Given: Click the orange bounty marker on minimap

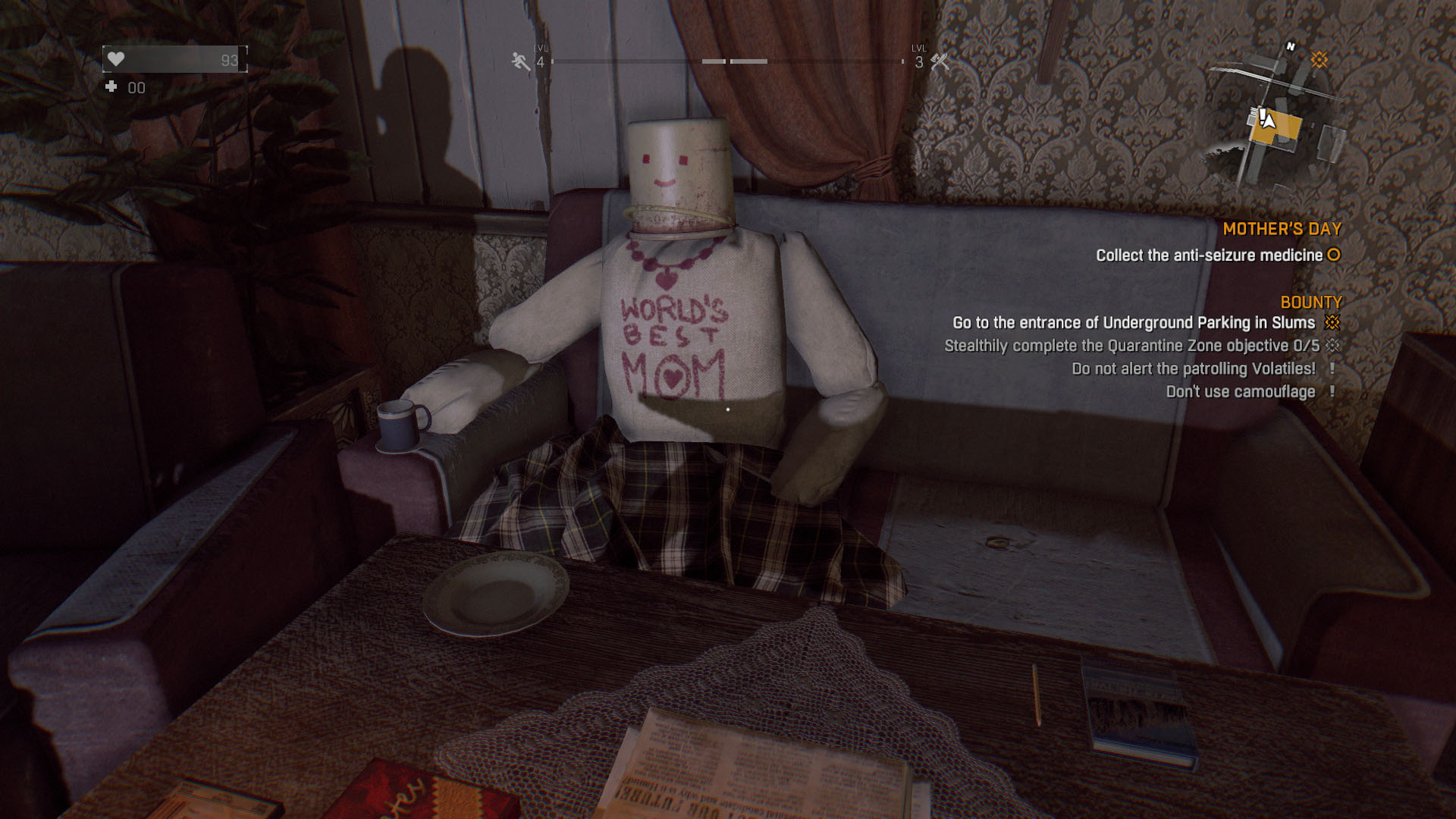Looking at the screenshot, I should pos(1319,60).
